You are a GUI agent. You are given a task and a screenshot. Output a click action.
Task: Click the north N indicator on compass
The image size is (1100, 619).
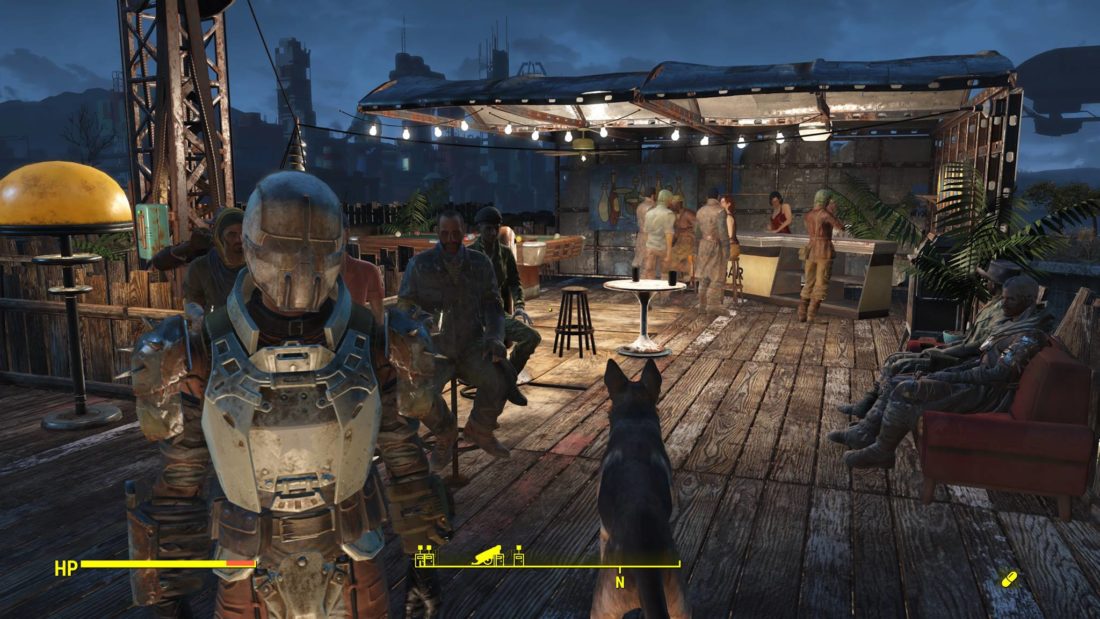(x=619, y=582)
